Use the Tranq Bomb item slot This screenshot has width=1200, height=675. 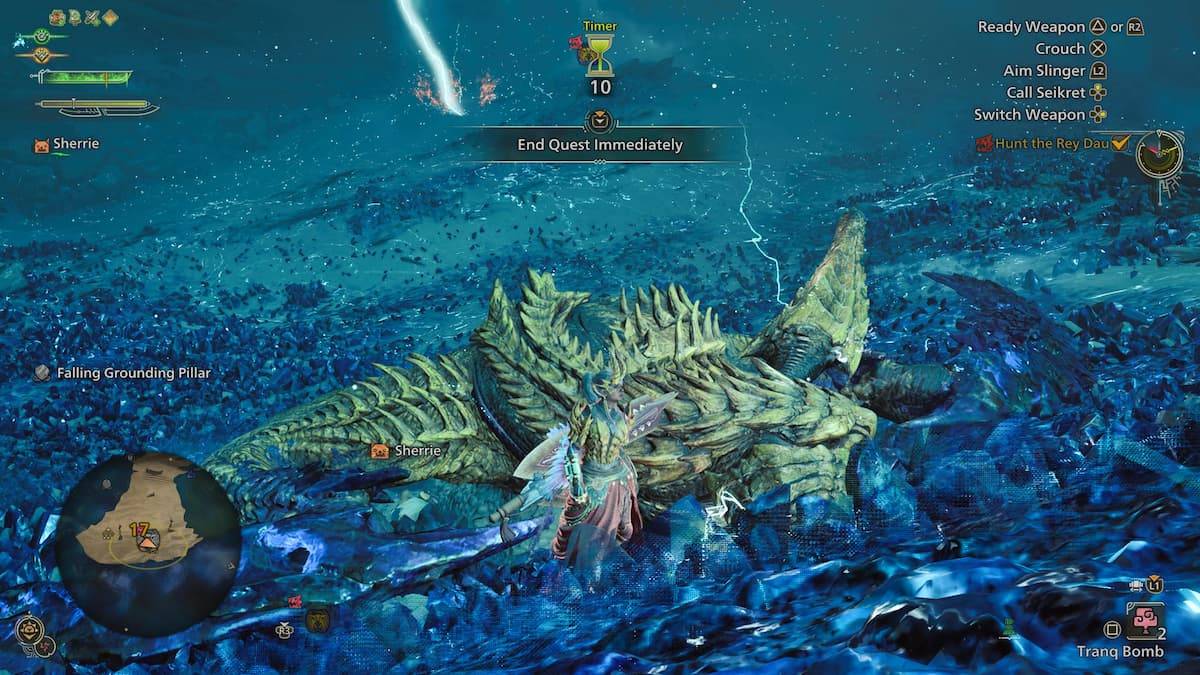[1143, 621]
